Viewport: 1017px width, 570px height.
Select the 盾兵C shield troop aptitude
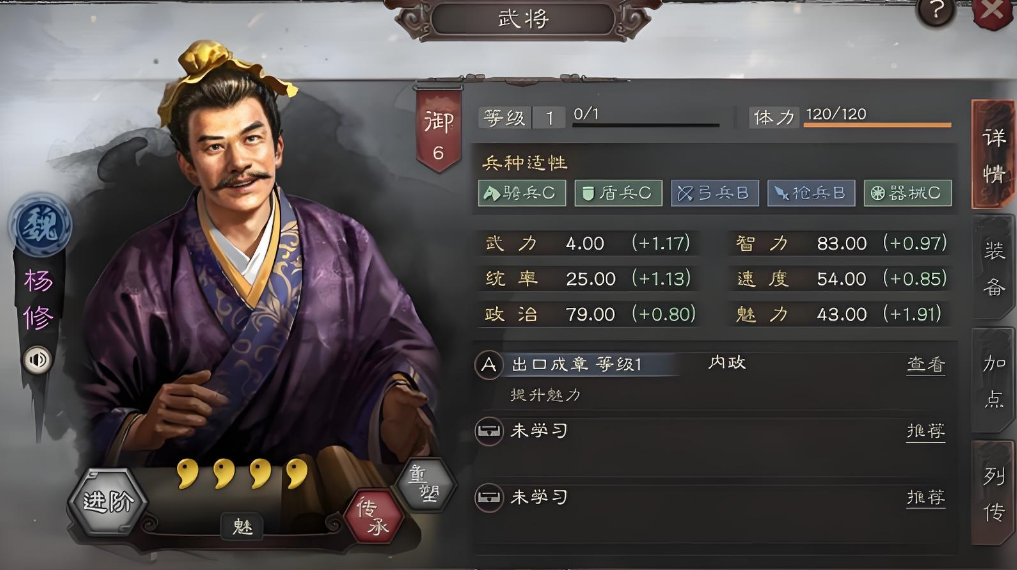(617, 193)
